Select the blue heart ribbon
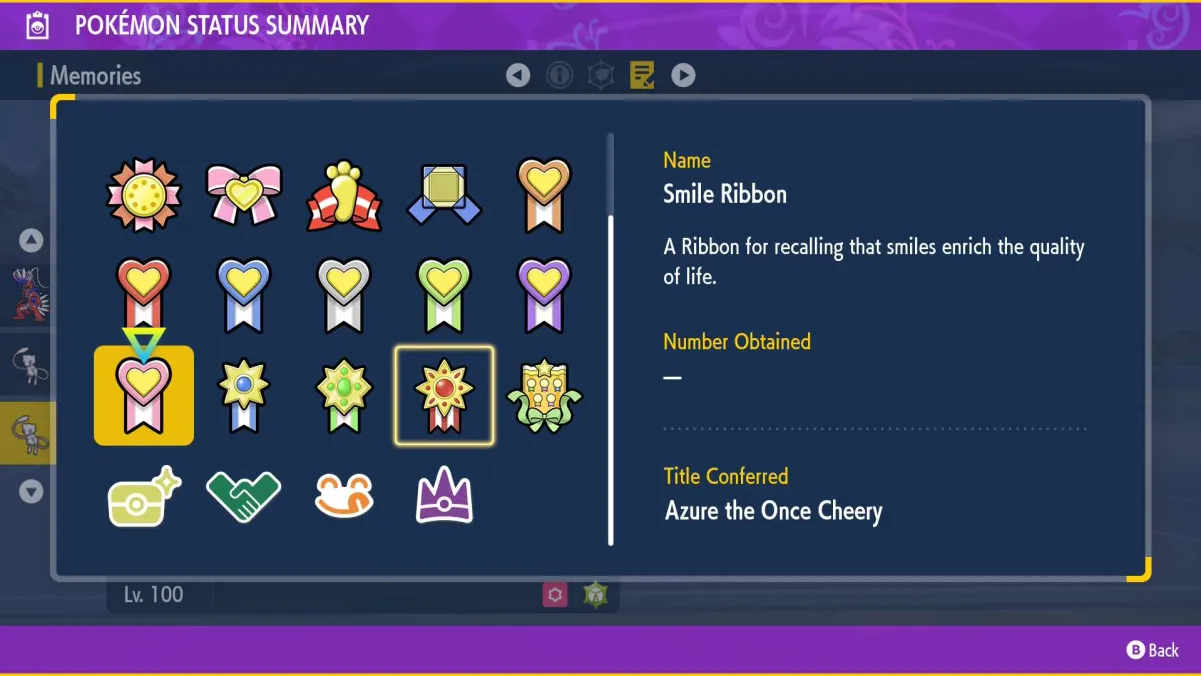 coord(244,295)
